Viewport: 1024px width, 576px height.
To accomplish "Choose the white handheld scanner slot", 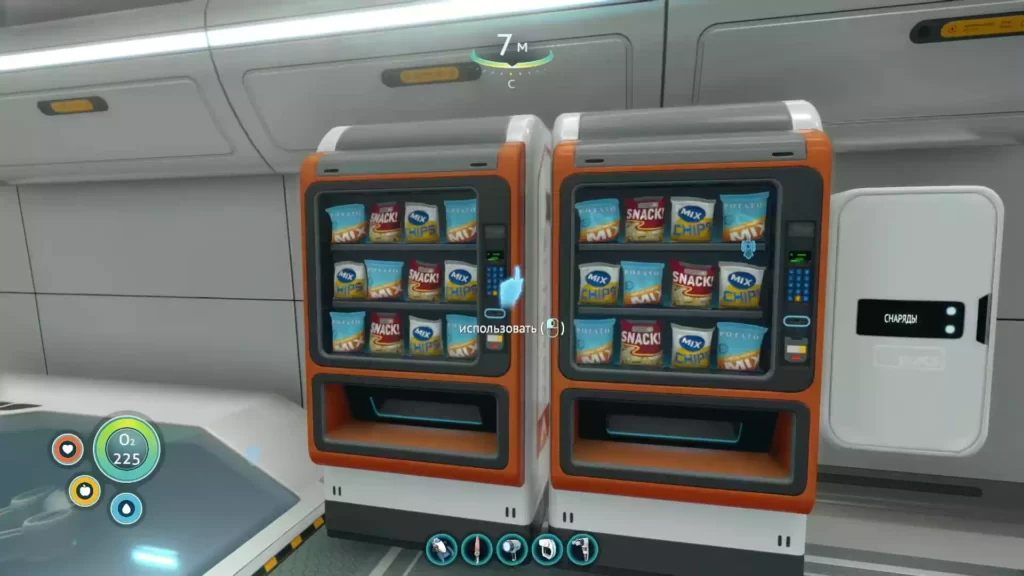I will click(547, 549).
